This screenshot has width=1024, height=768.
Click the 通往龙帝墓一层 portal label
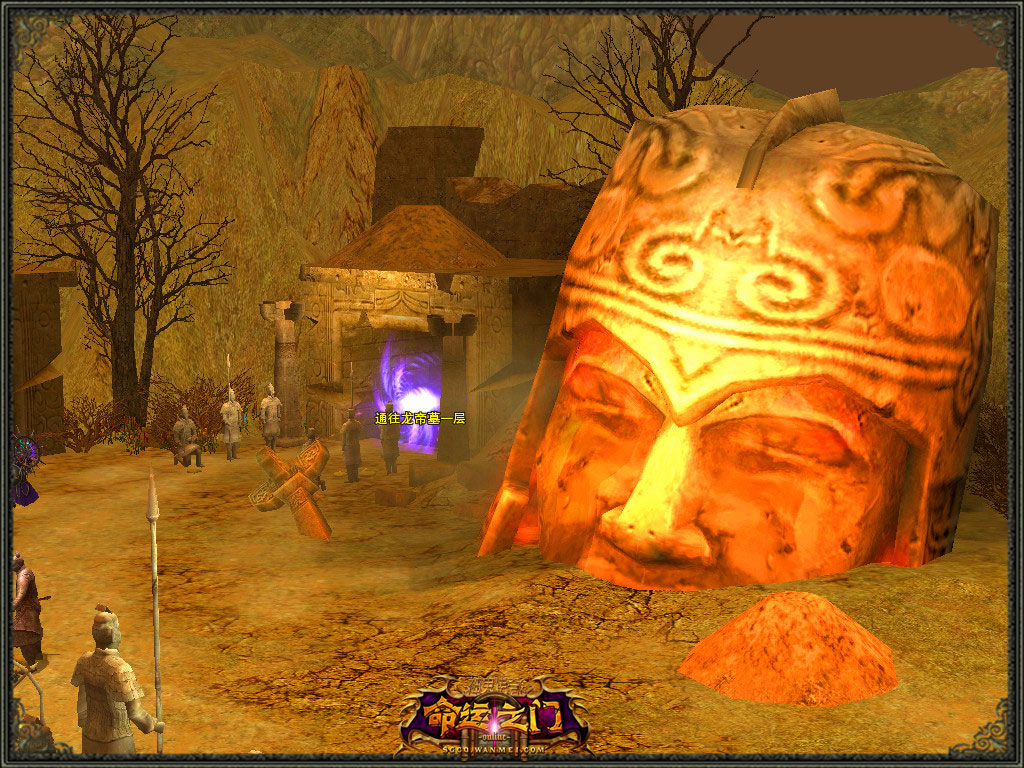(x=420, y=418)
